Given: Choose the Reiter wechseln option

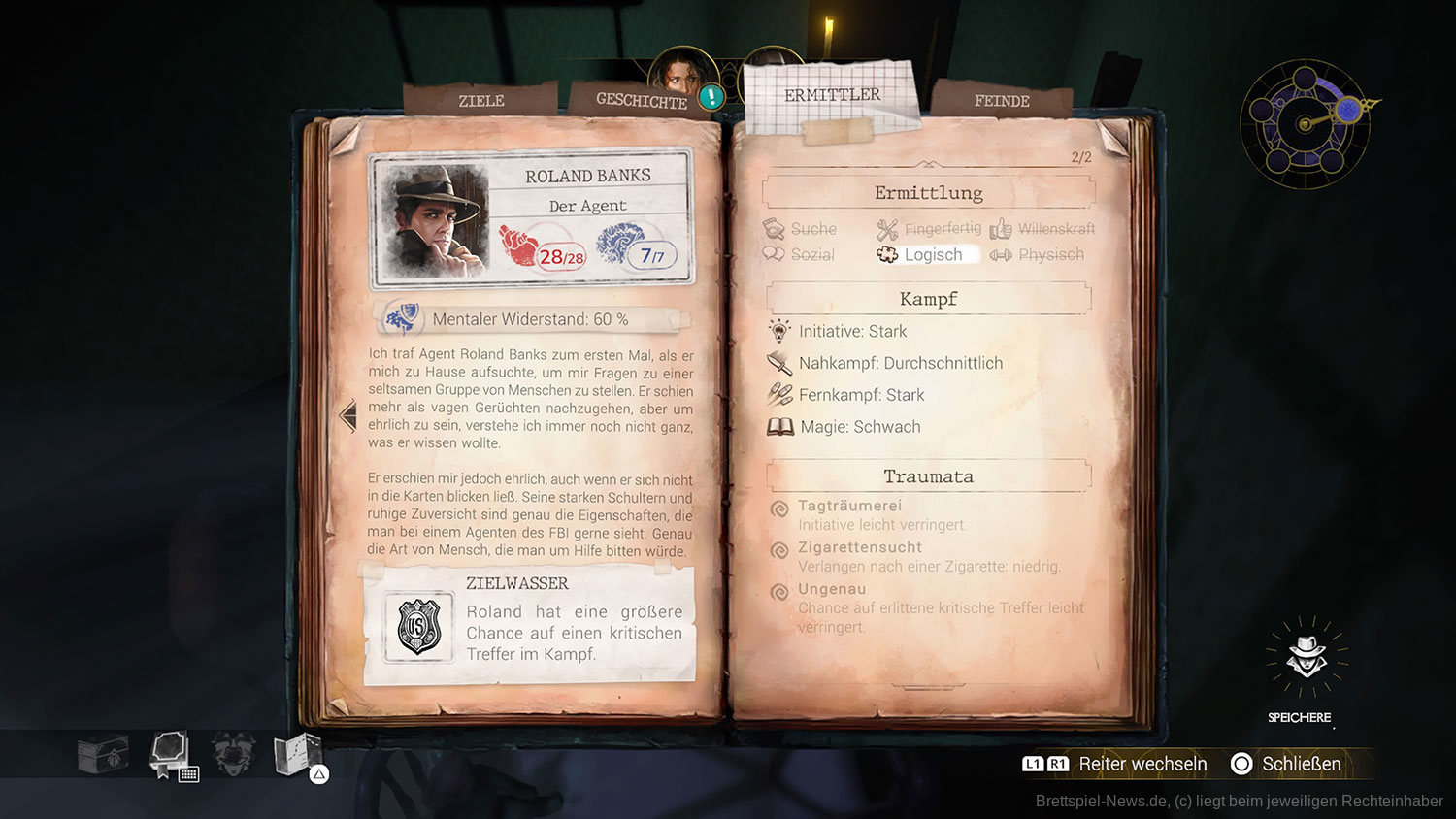Looking at the screenshot, I should (x=1114, y=764).
